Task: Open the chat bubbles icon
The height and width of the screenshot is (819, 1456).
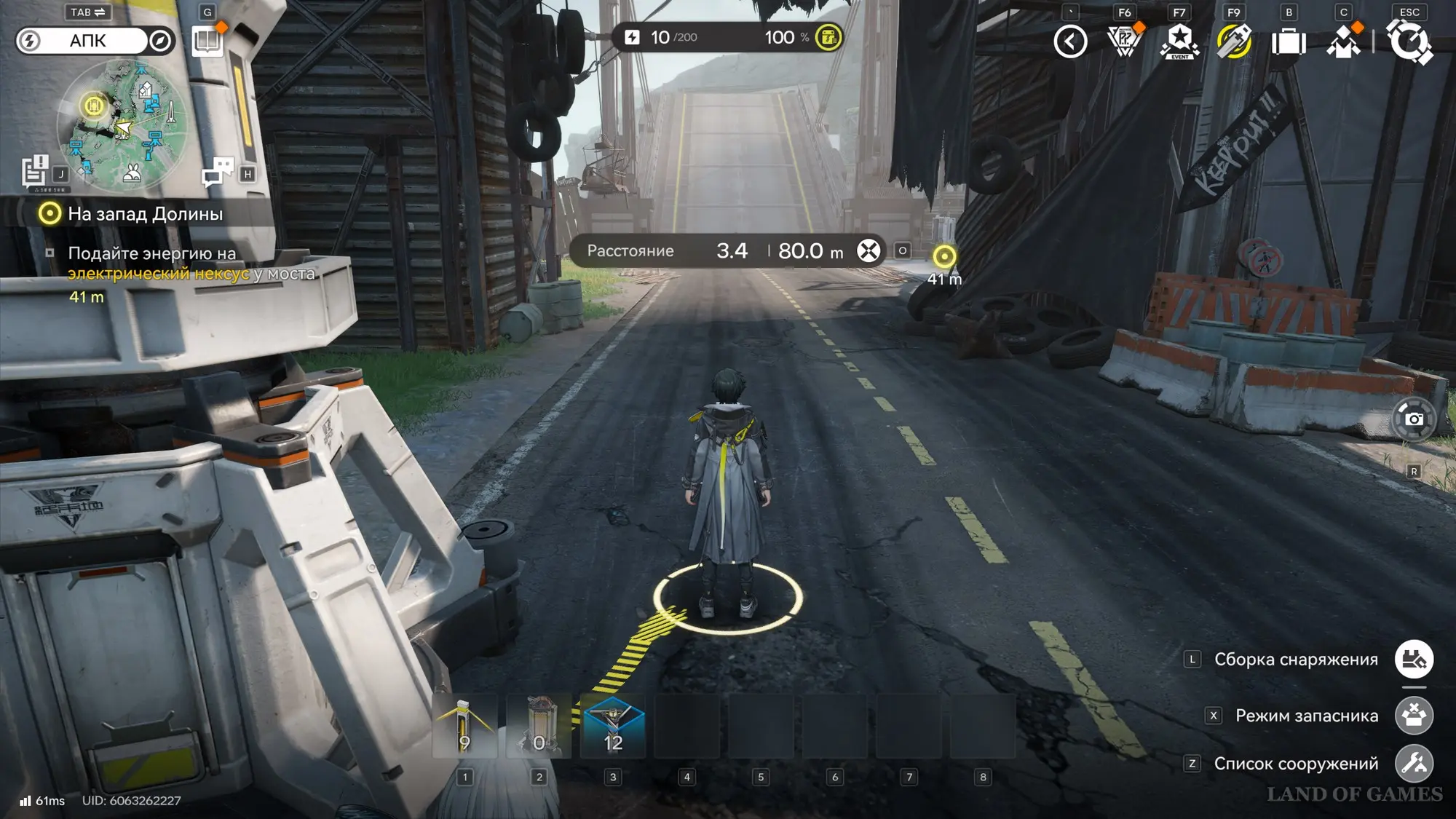Action: click(x=217, y=173)
